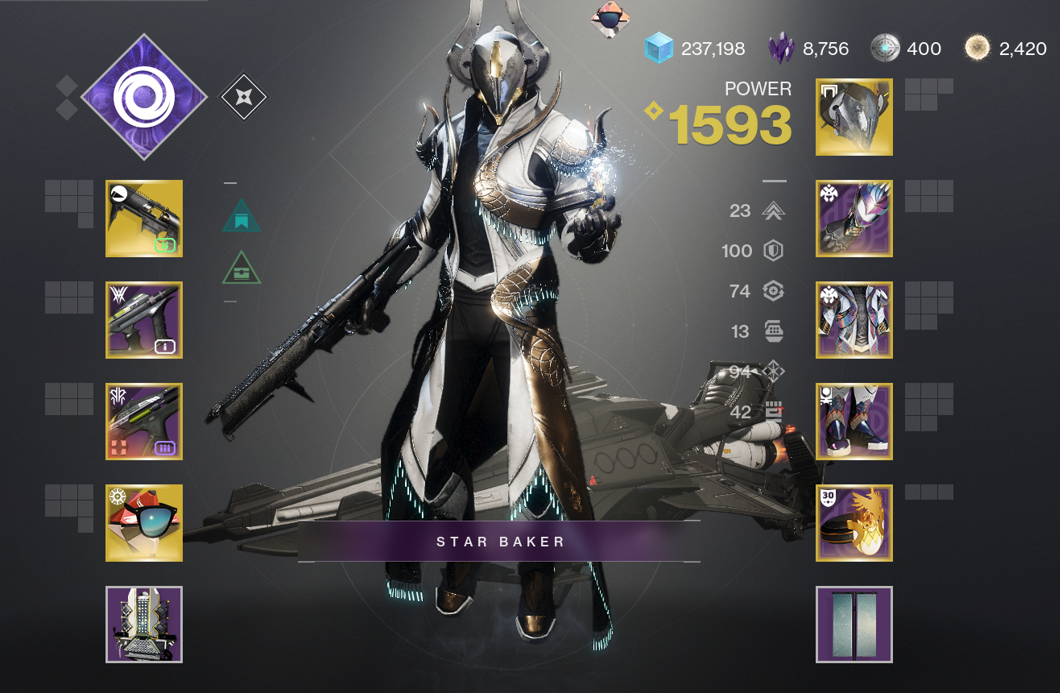Open the green triangle chest icon

pos(242,268)
